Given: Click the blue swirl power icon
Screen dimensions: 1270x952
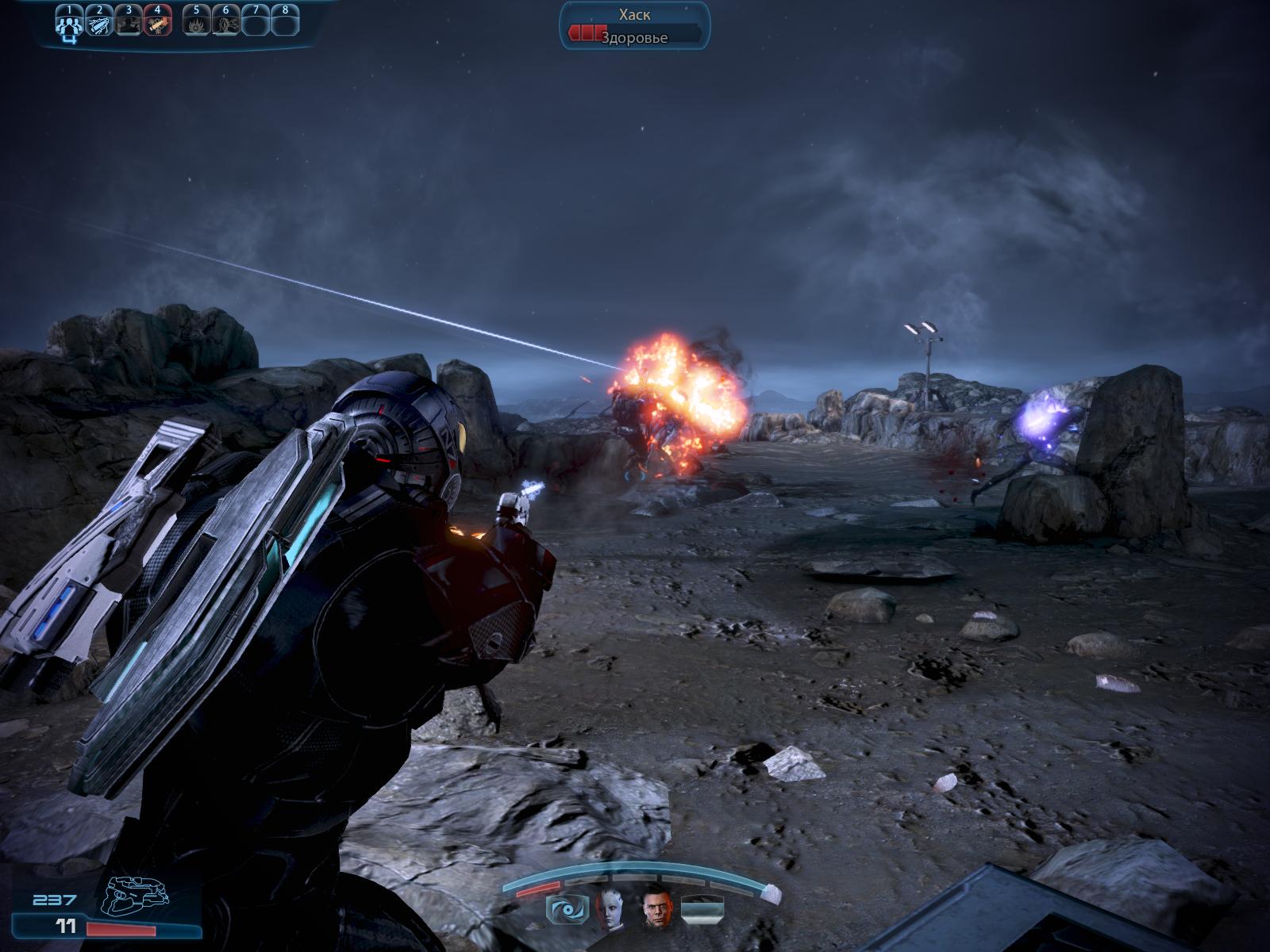Looking at the screenshot, I should click(x=567, y=908).
